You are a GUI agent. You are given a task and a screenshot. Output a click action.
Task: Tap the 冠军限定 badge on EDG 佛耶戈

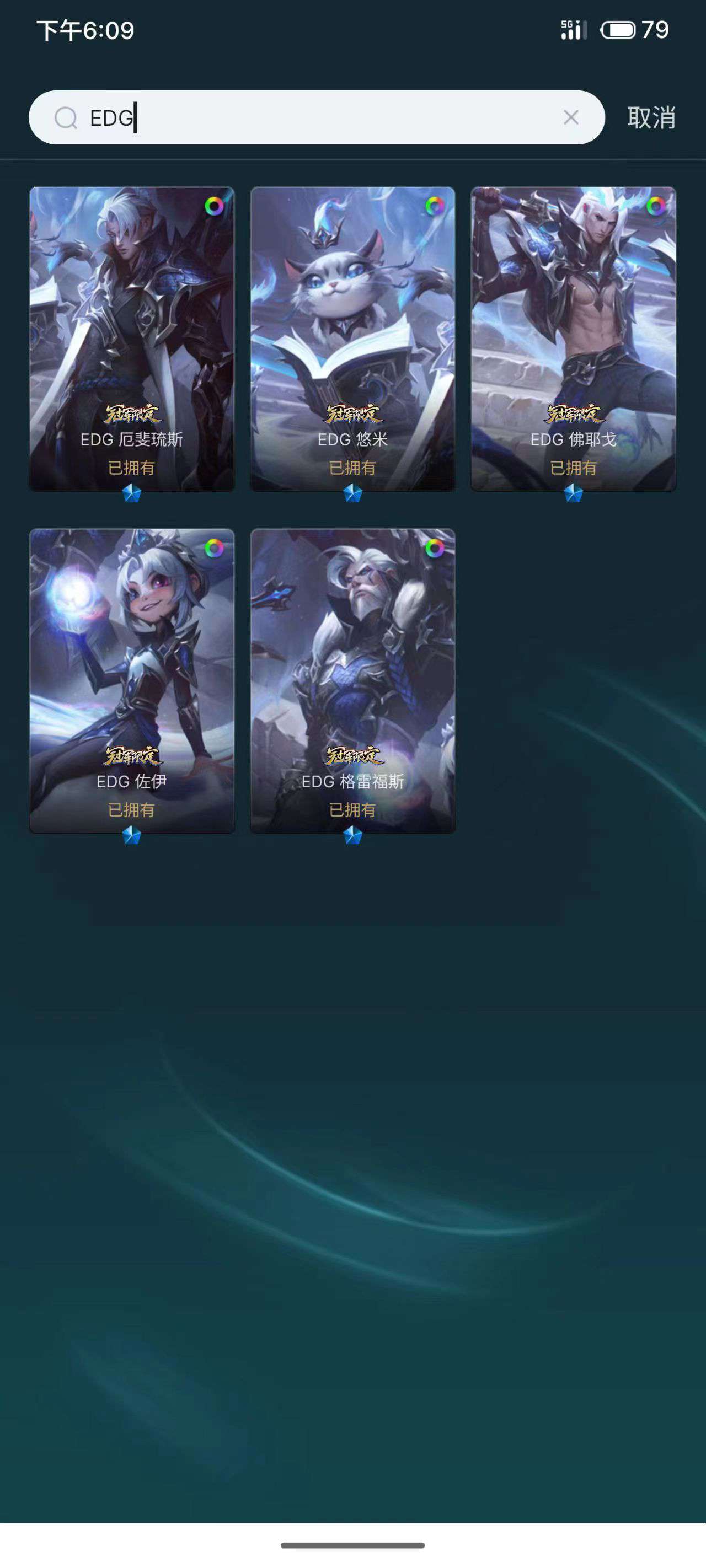pyautogui.click(x=573, y=414)
